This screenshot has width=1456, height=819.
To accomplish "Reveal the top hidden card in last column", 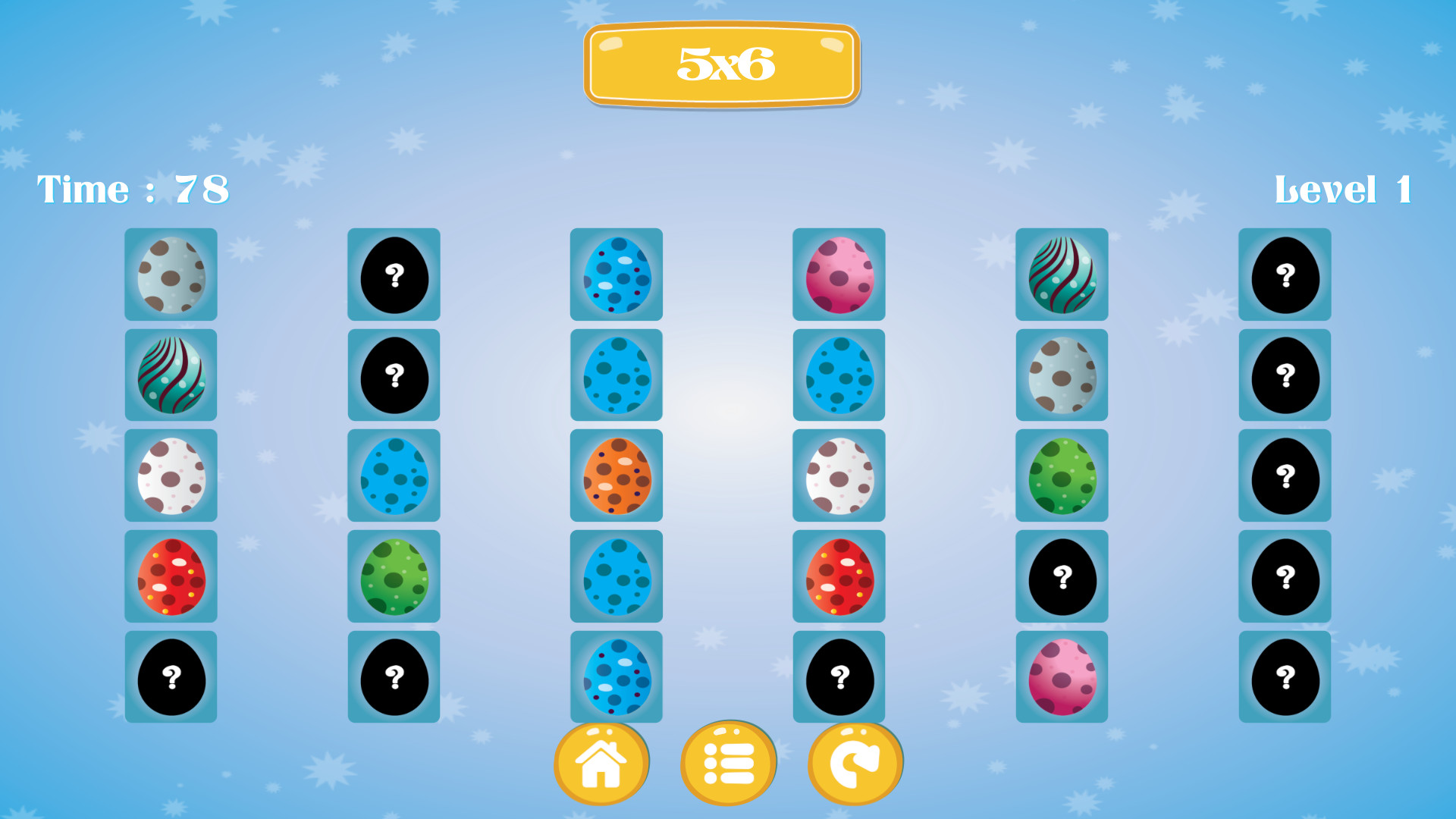I will pyautogui.click(x=1284, y=275).
